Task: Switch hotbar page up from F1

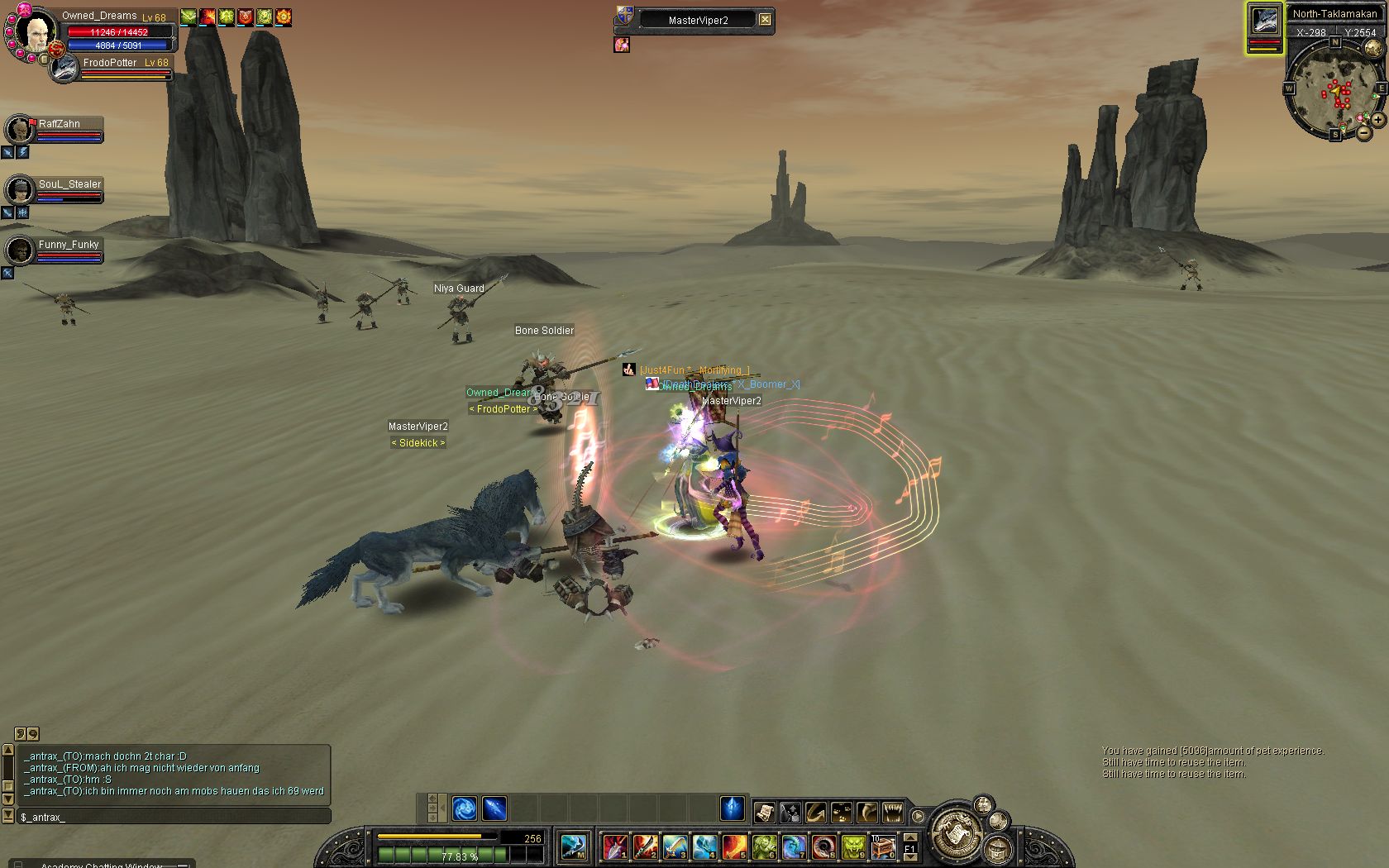Action: [x=909, y=838]
